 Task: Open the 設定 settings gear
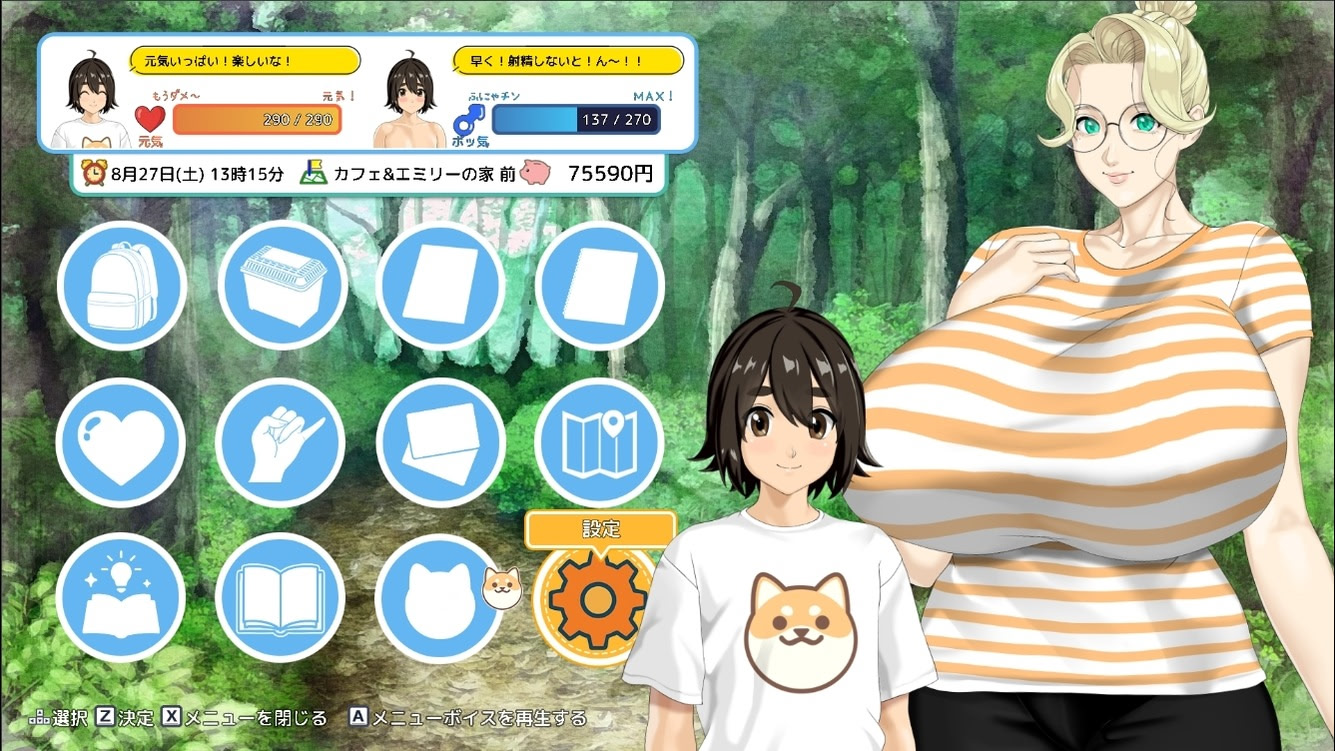tap(598, 600)
